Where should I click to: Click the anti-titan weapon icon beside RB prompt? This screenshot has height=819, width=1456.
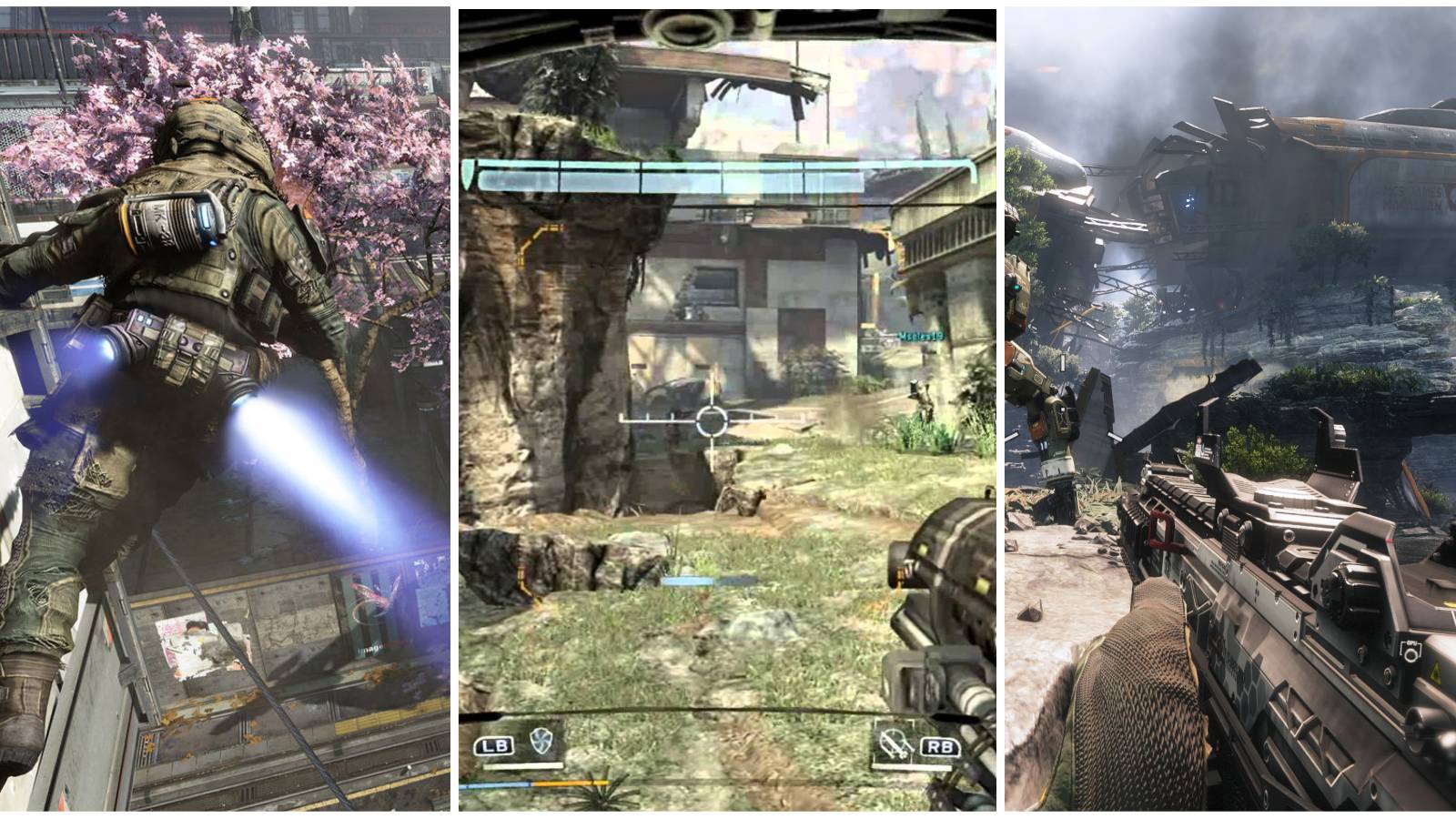tap(895, 743)
